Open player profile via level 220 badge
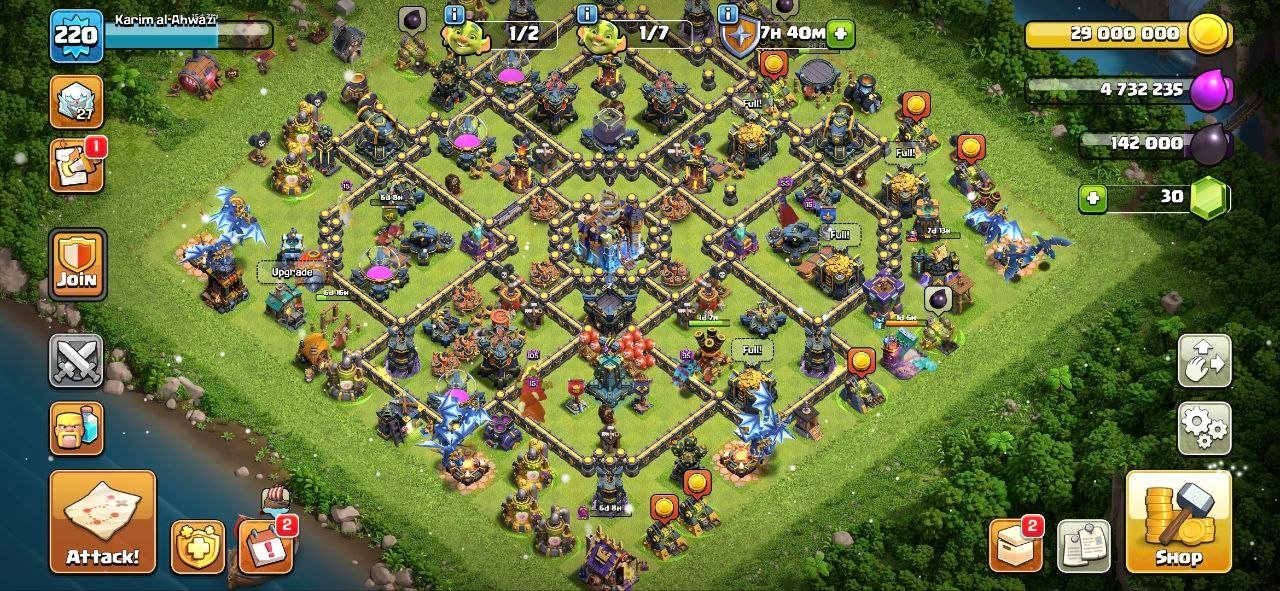Screen dimensions: 1280x591 point(76,36)
